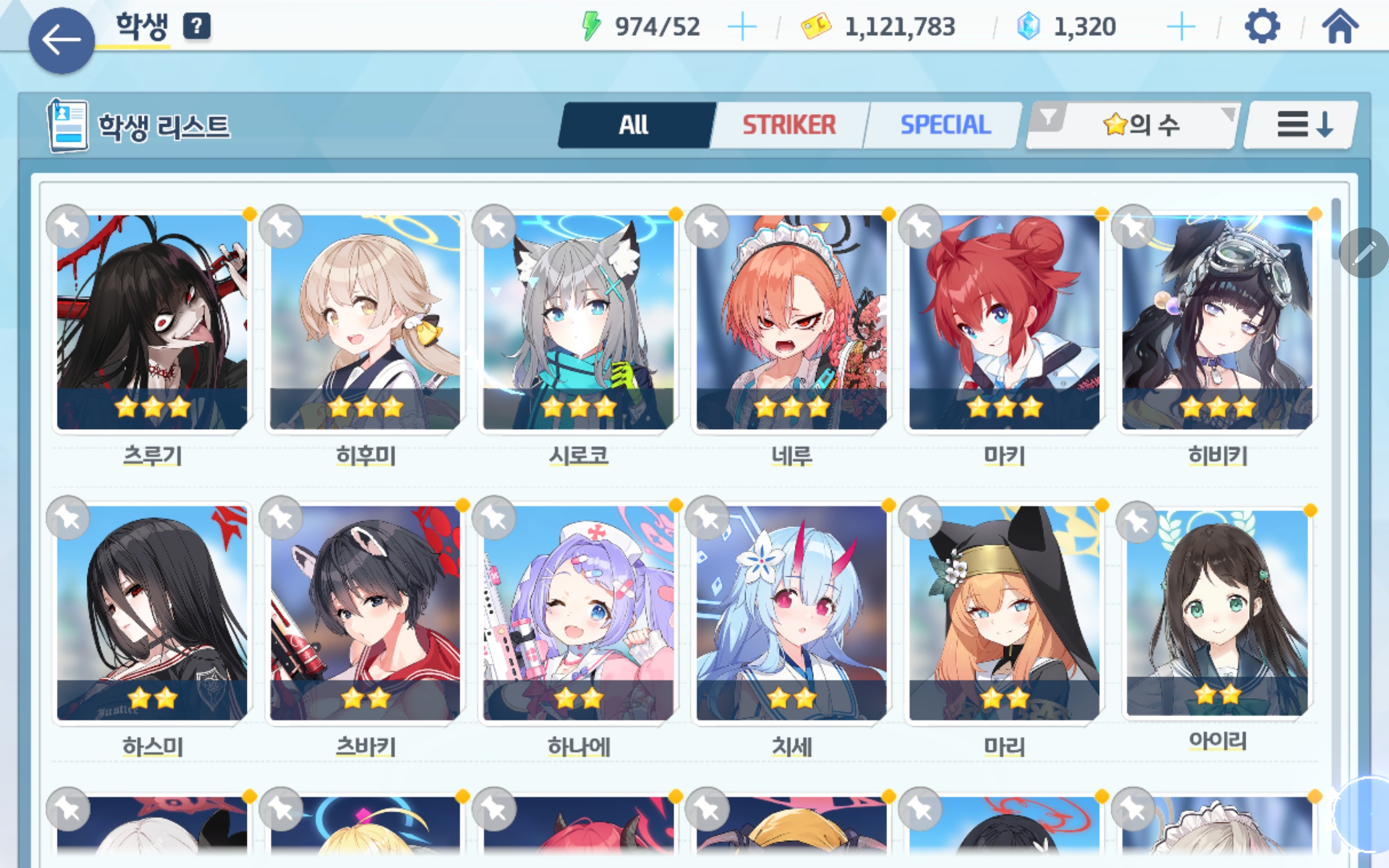Image resolution: width=1389 pixels, height=868 pixels.
Task: Switch to the STRIKER tab
Action: click(788, 125)
